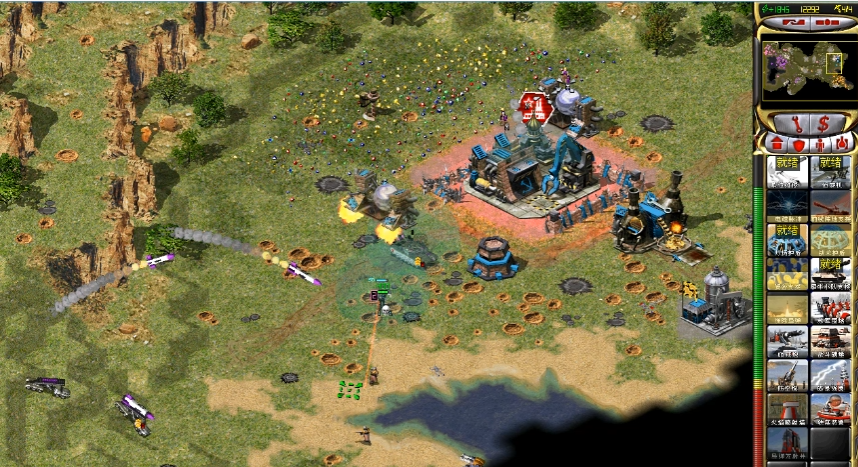Activate the dollar sign sell button
Viewport: 858px width, 467px height.
coord(825,123)
